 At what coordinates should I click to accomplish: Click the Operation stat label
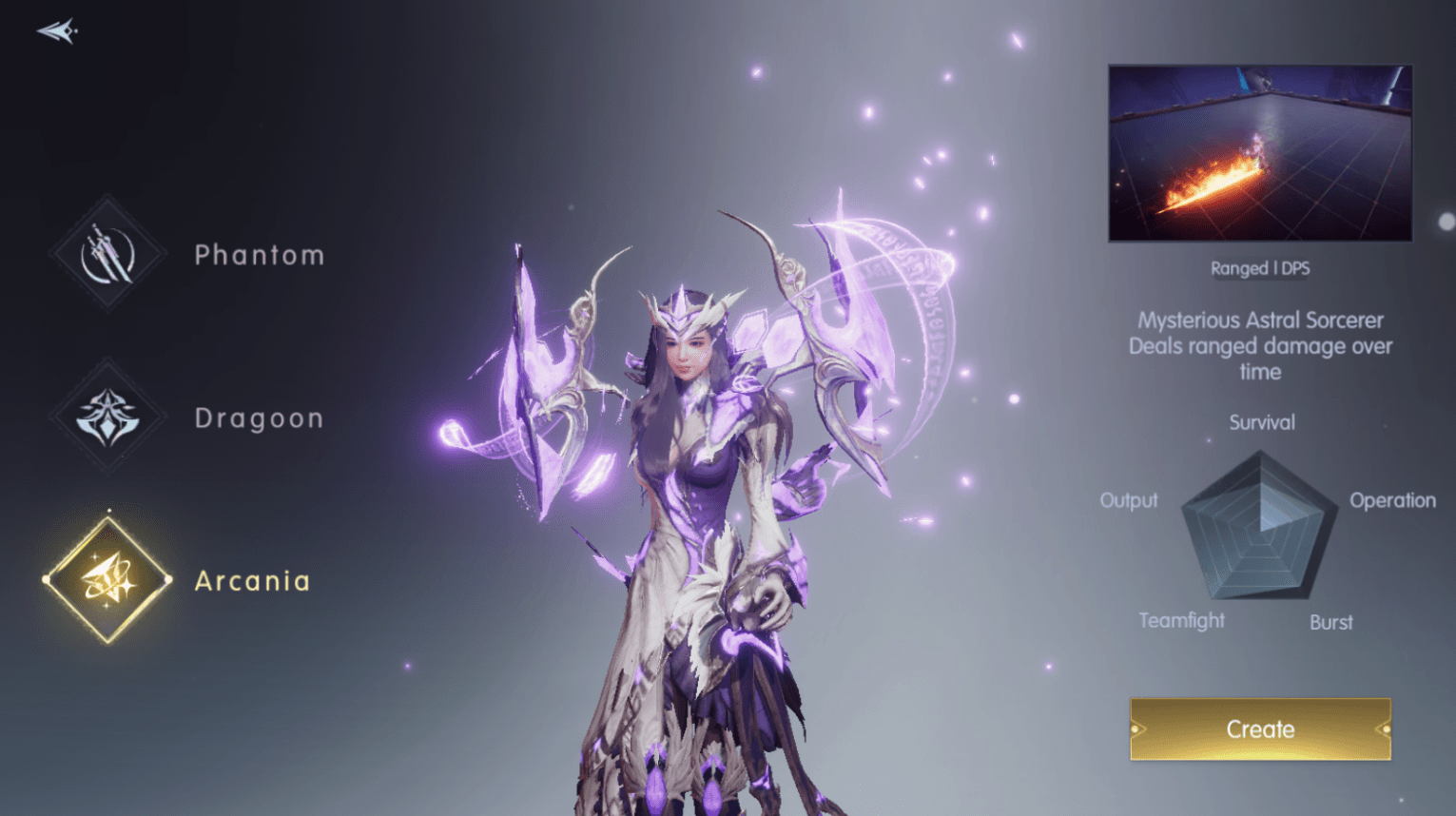tap(1392, 500)
